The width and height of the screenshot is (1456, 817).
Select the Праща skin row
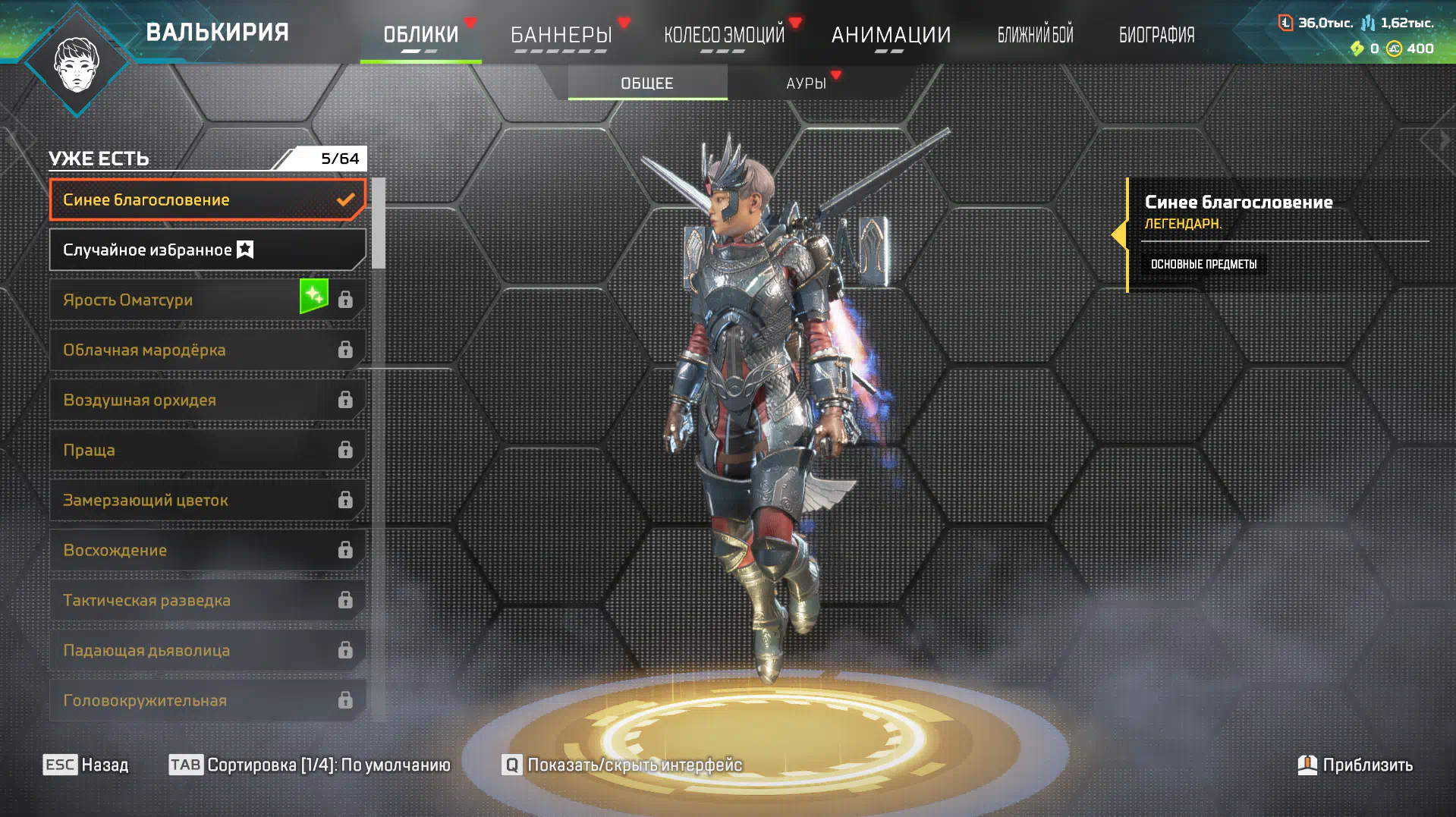pyautogui.click(x=206, y=450)
